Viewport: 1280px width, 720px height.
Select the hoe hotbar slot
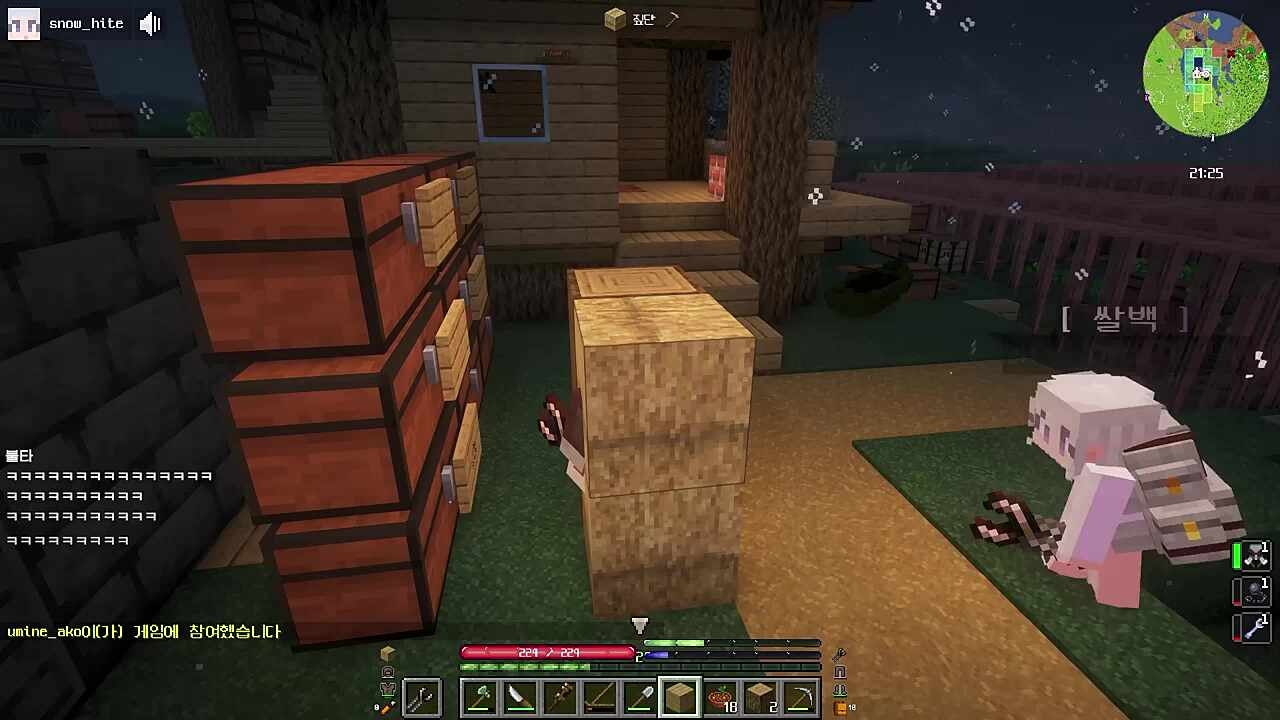pyautogui.click(x=600, y=697)
